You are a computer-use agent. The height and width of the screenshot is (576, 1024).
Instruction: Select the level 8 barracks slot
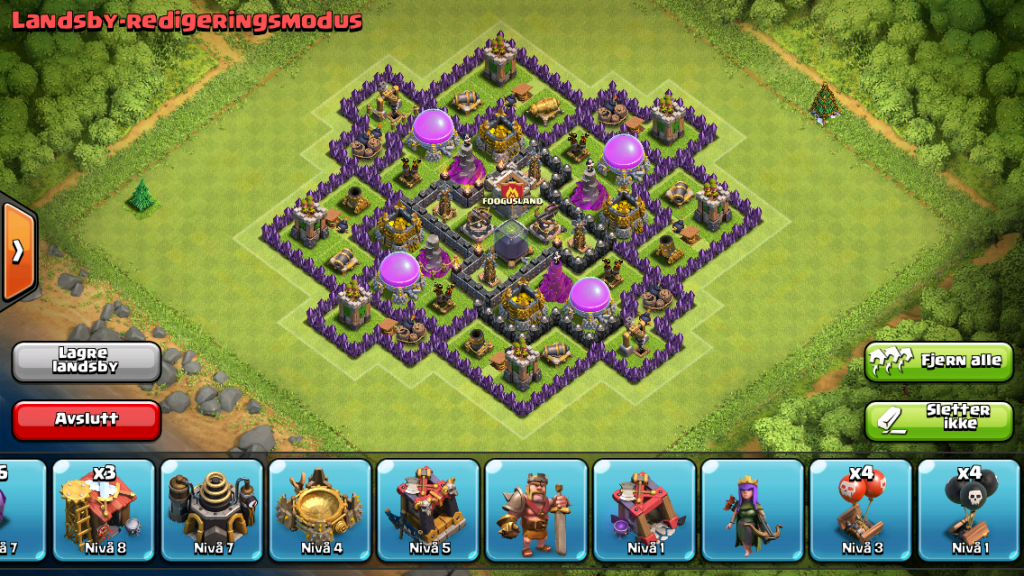tap(103, 510)
